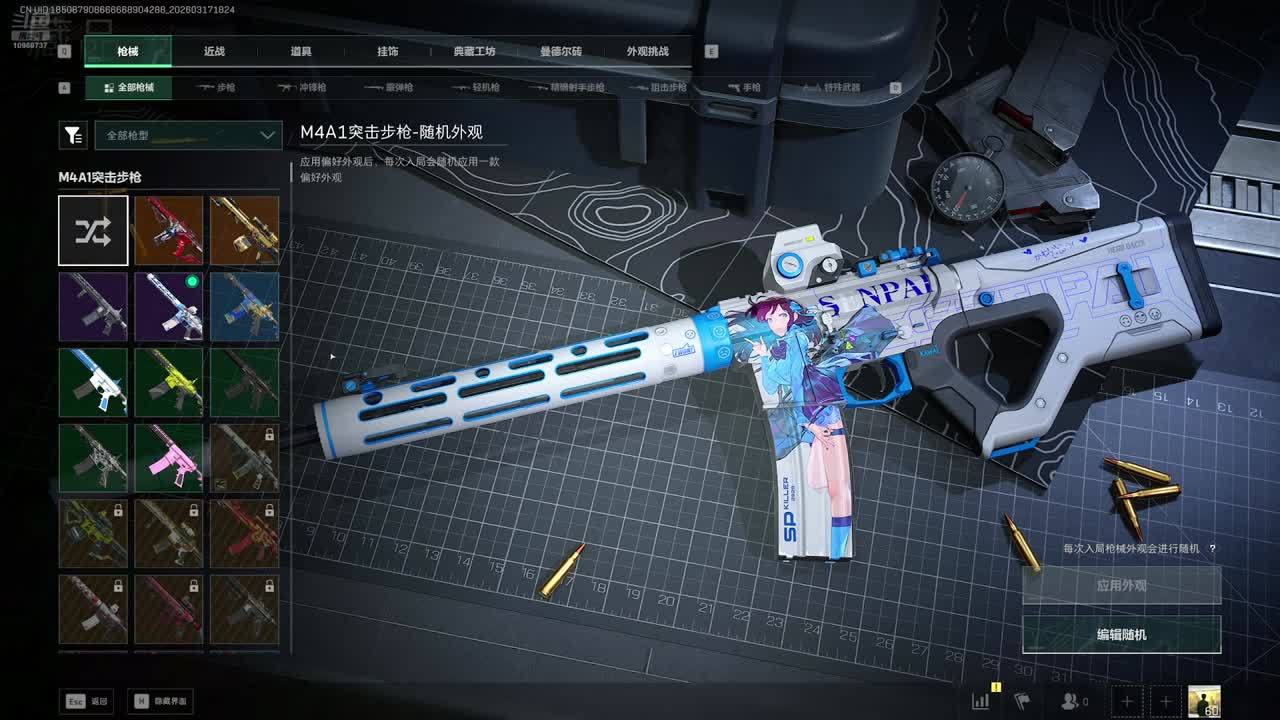Screen dimensions: 1280x720
Task: Select the gold M4A1 skin thumbnail
Action: pos(245,231)
